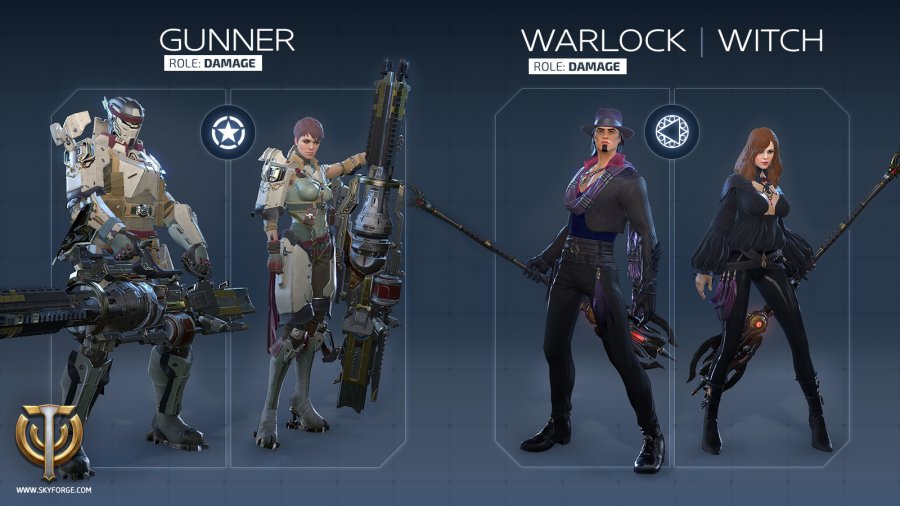Screen dimensions: 900x506
Task: Click the golden Skyforge logo
Action: click(48, 441)
